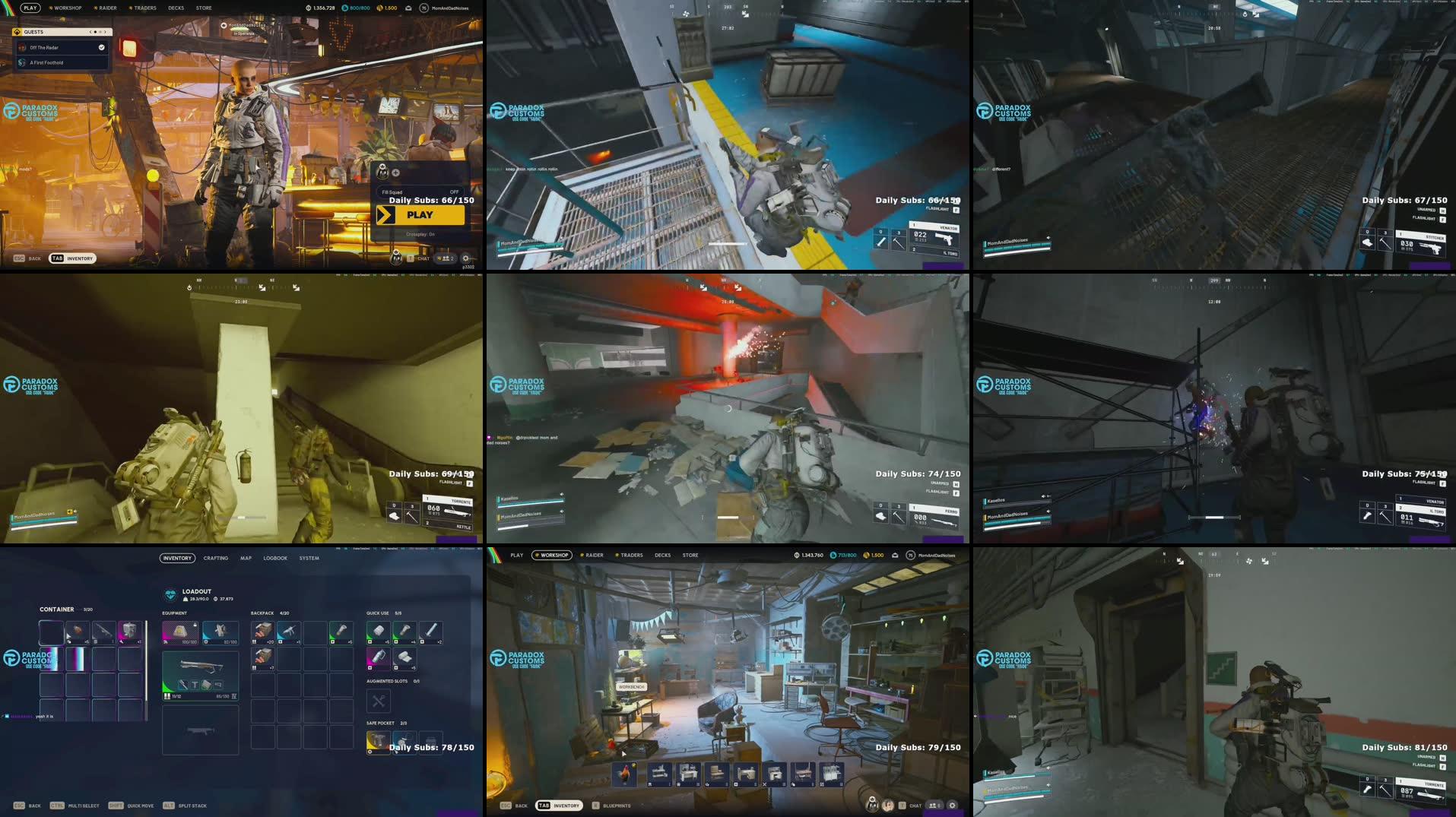Click the left arrow on the Quests panel
Viewport: 1456px width, 817px height.
click(x=90, y=32)
